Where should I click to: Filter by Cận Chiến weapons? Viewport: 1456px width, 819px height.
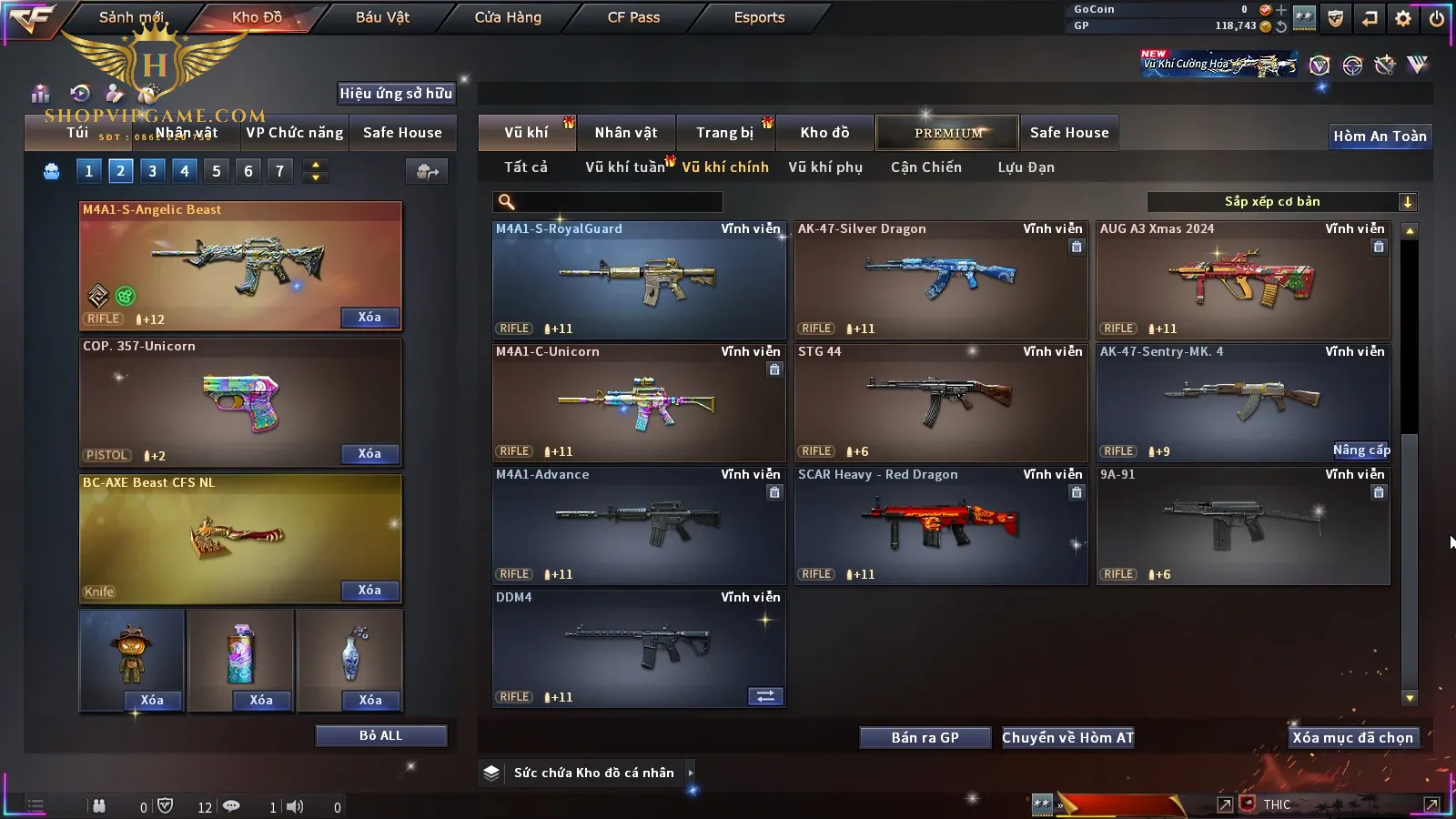(925, 167)
